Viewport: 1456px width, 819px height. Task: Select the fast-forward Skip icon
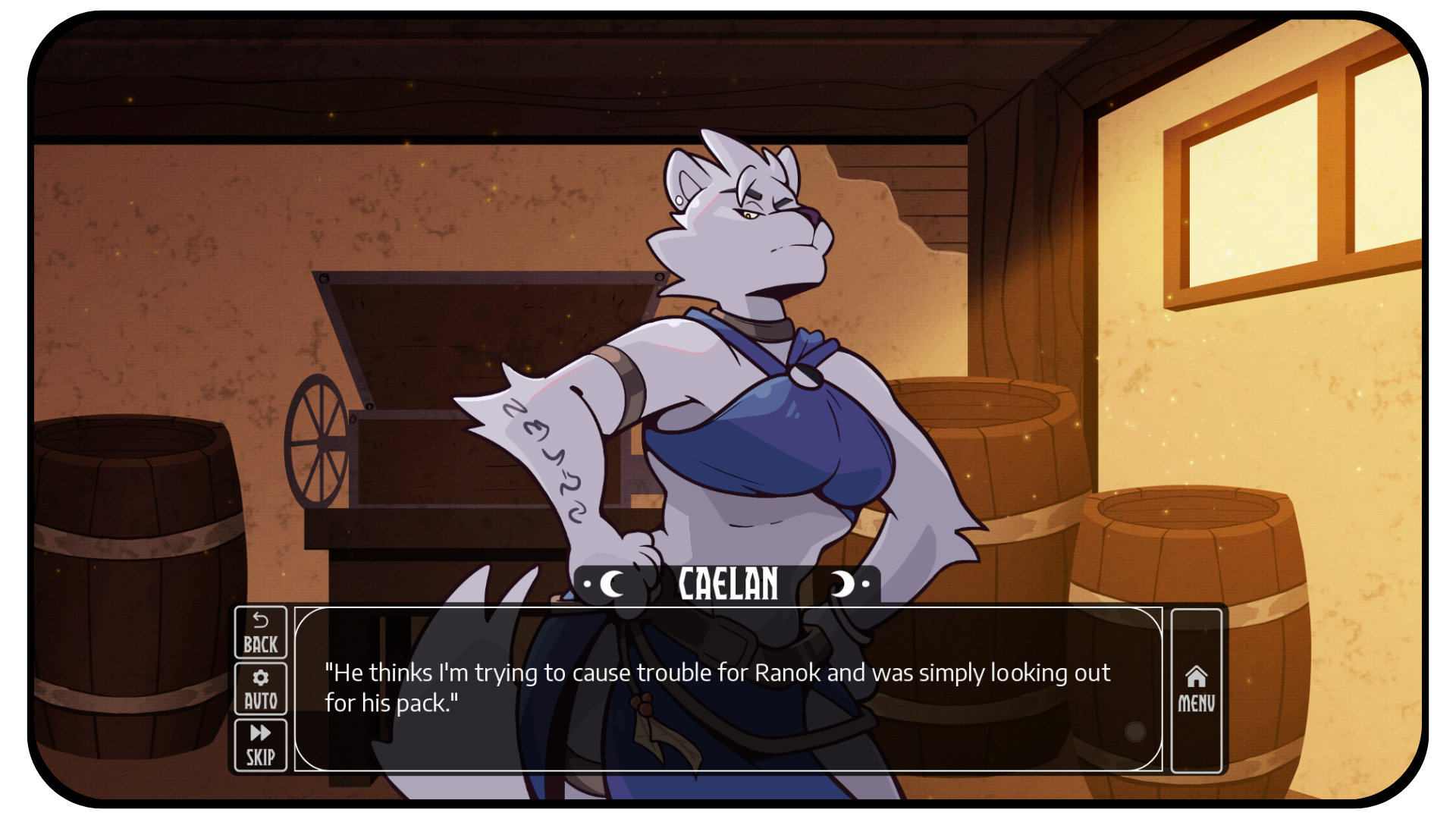click(x=260, y=732)
